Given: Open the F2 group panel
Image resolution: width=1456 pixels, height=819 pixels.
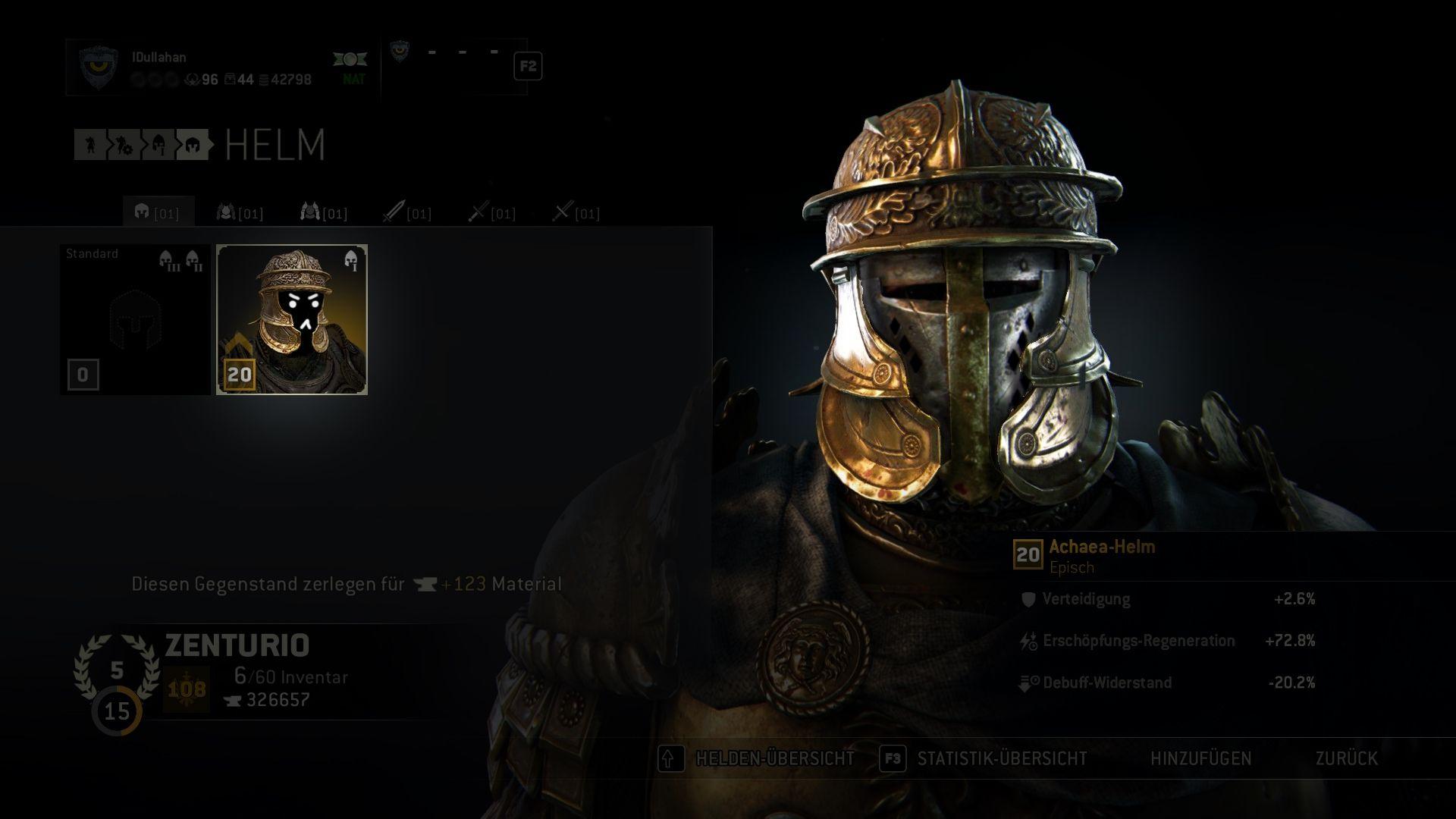Looking at the screenshot, I should pyautogui.click(x=528, y=67).
